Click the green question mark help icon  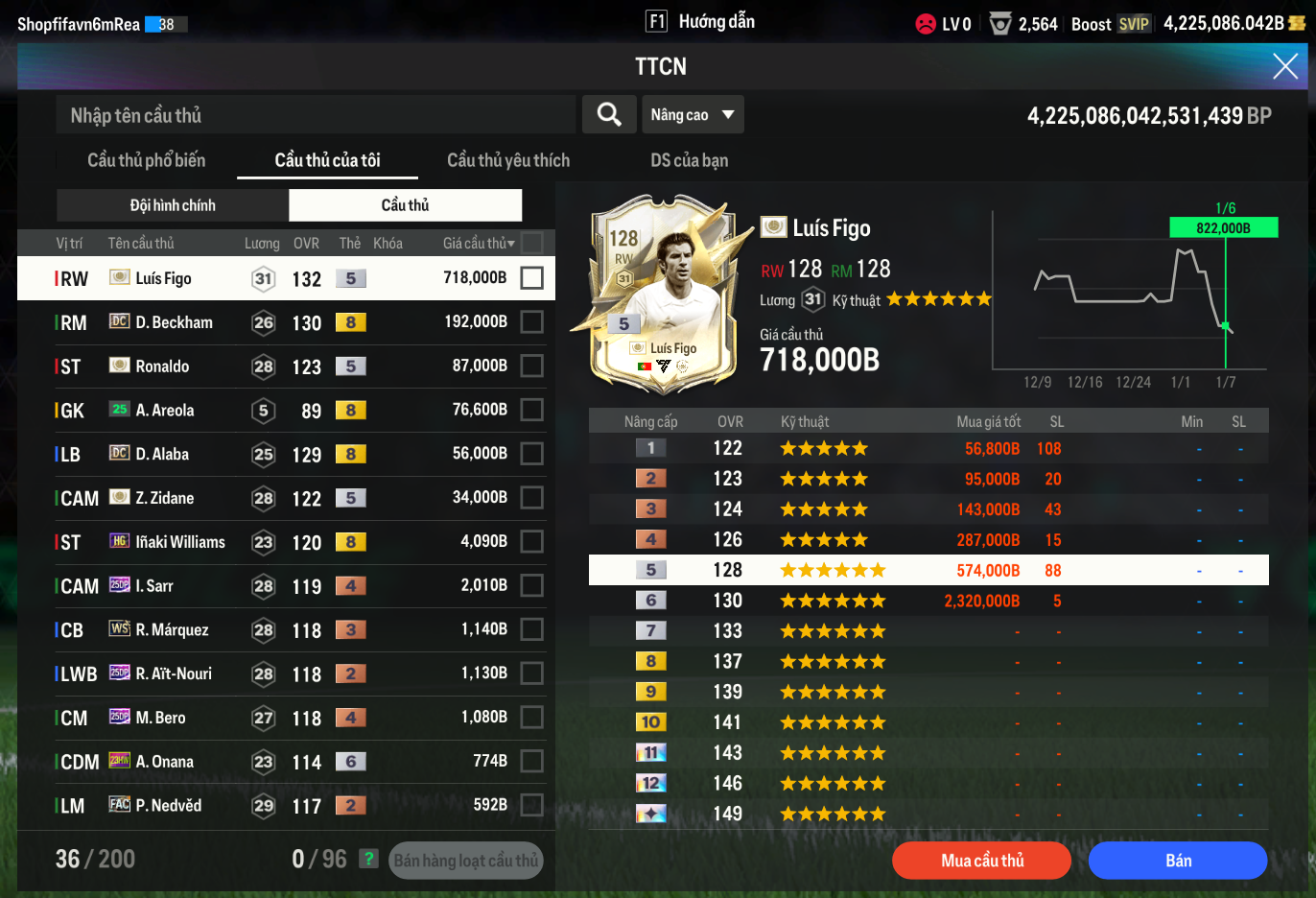[x=368, y=859]
